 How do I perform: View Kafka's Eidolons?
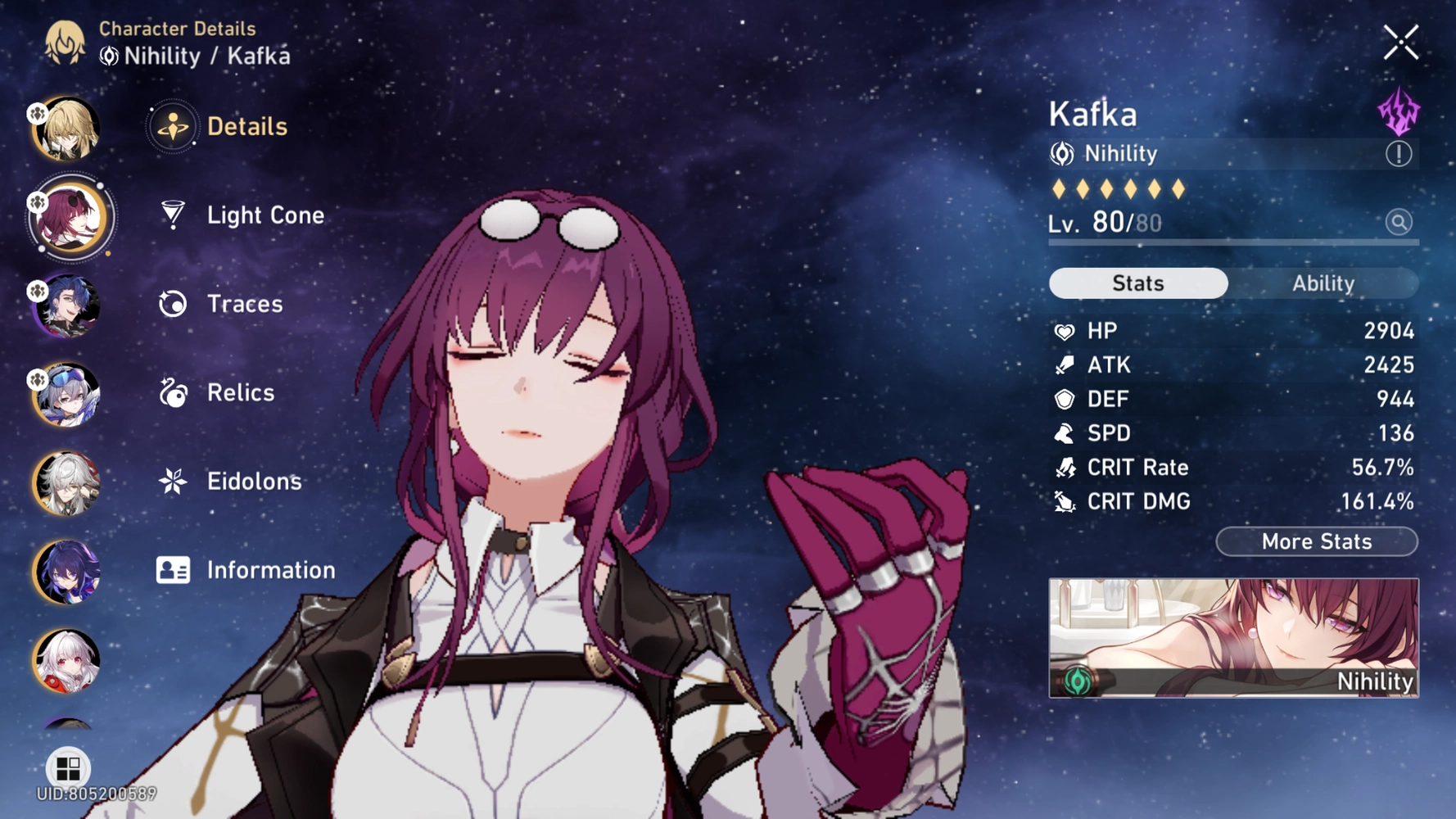[254, 482]
